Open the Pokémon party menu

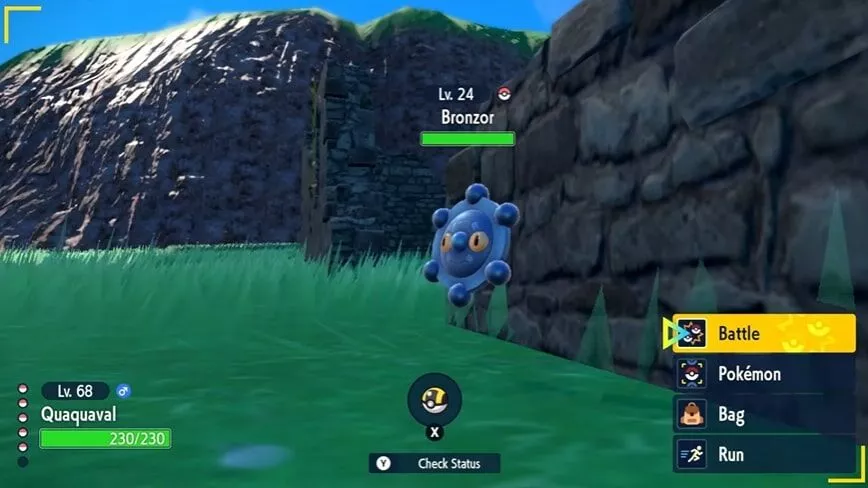764,374
